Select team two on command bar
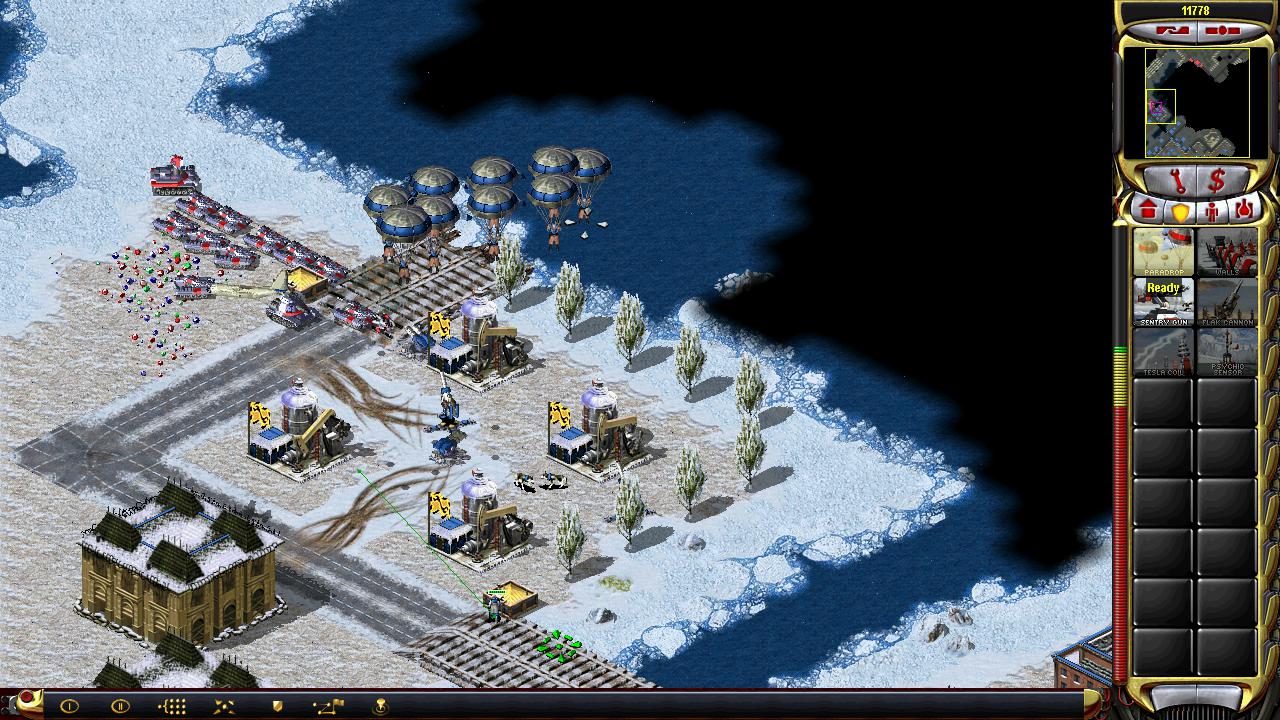 pos(120,706)
